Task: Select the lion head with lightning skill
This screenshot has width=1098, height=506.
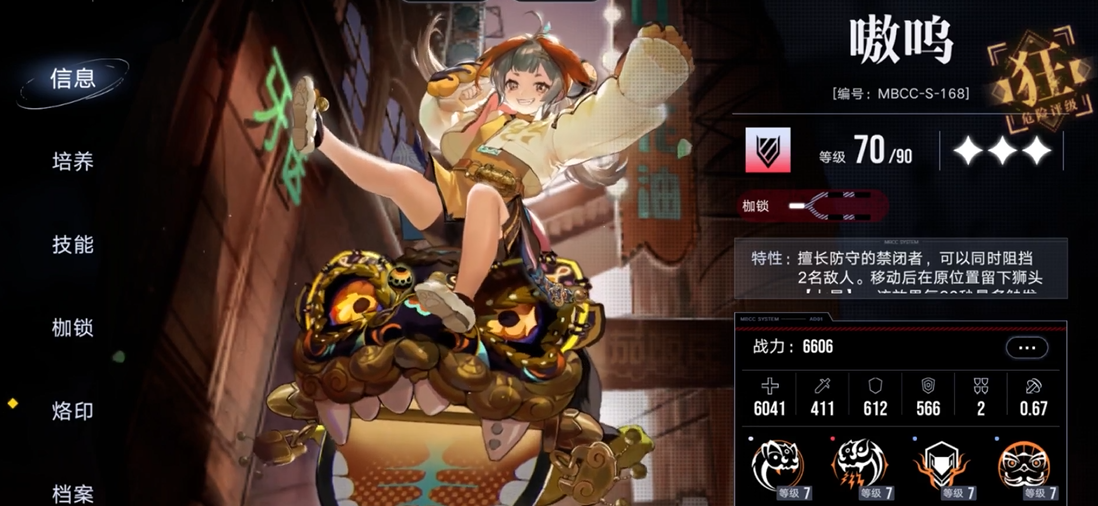Action: coord(859,465)
